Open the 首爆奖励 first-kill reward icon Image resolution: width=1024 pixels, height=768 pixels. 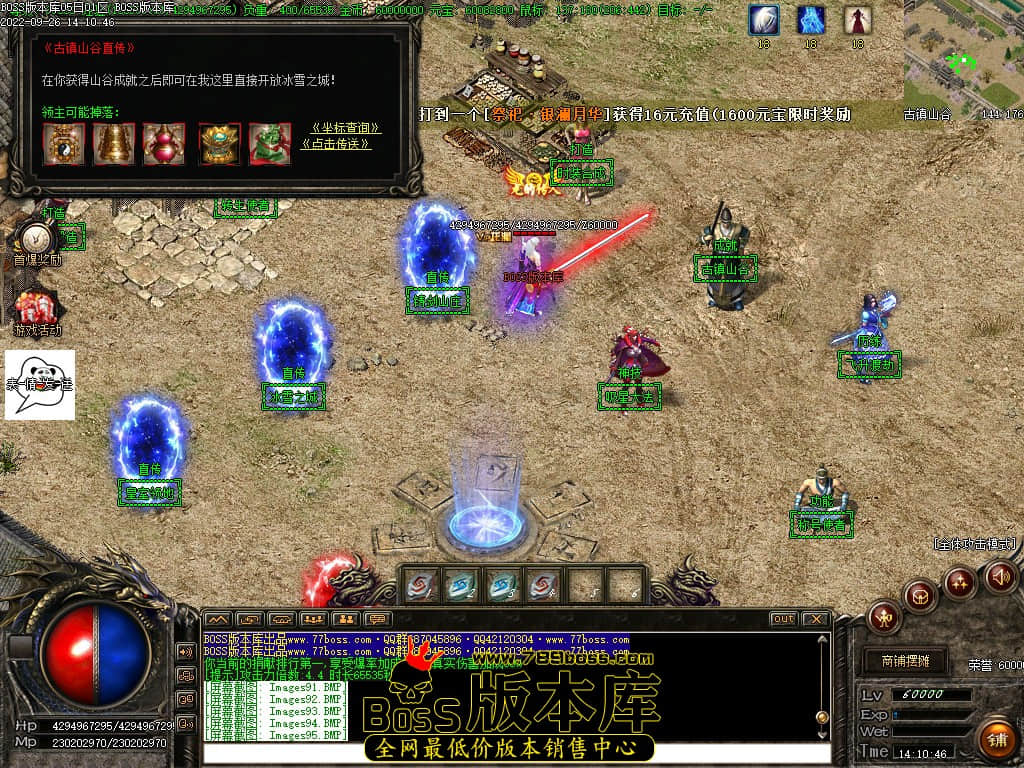pyautogui.click(x=37, y=242)
